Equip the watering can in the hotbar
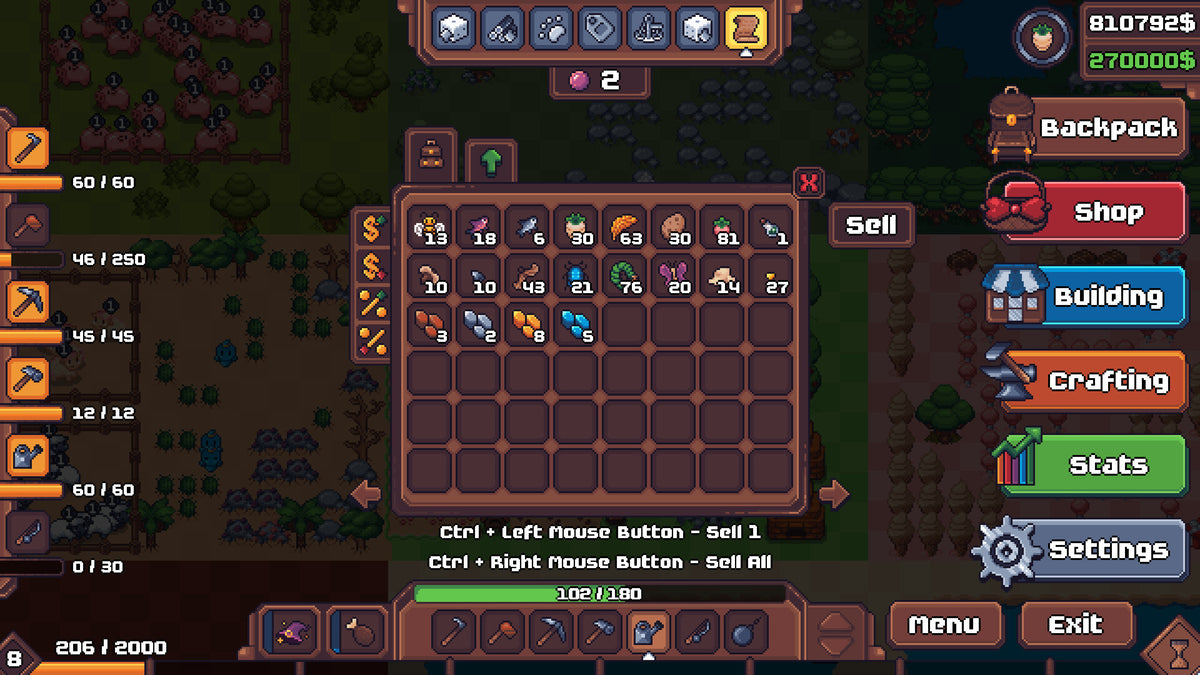1200x675 pixels. 648,632
